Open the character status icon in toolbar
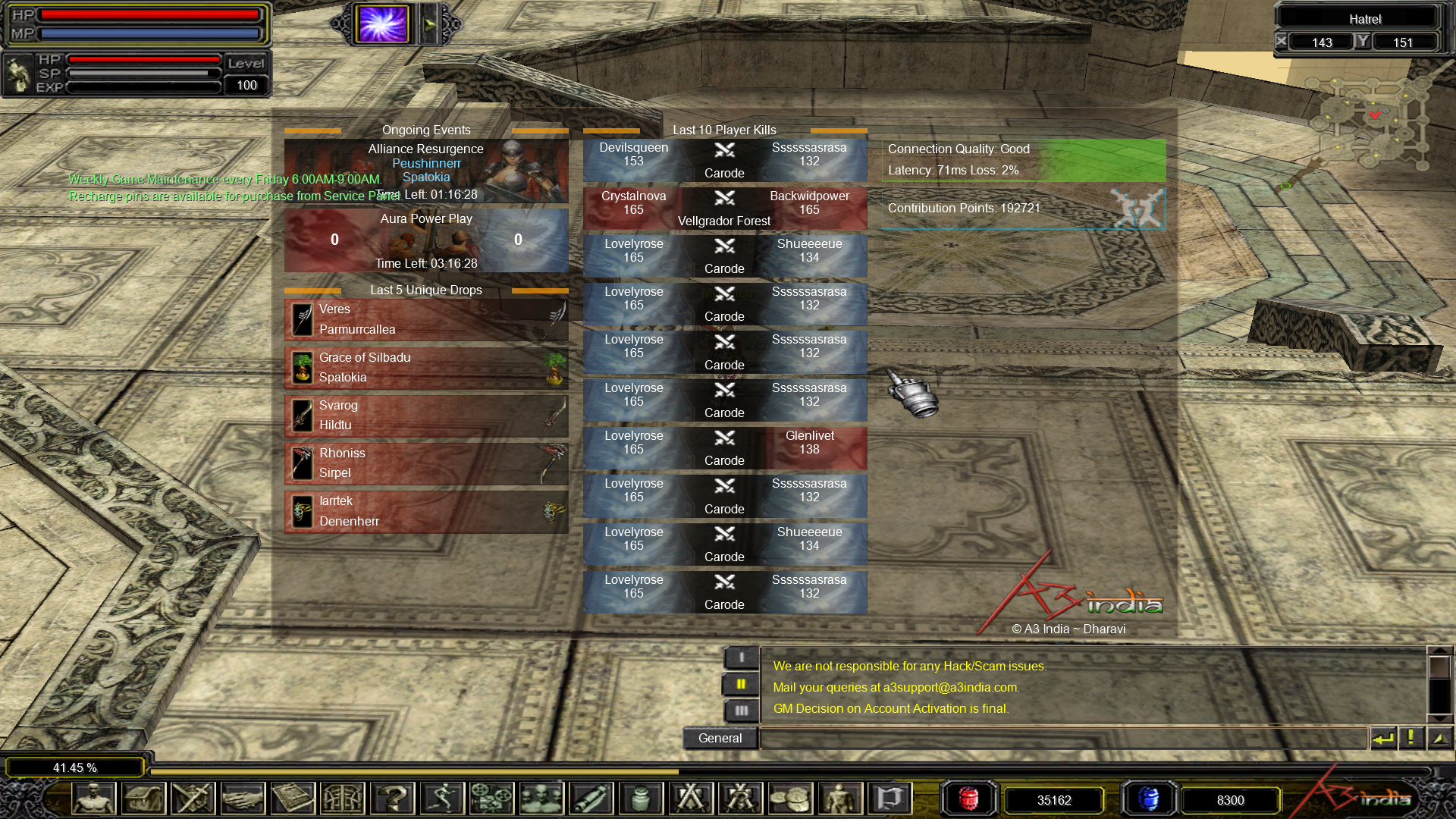Screen dimensions: 1456x819 tap(94, 799)
